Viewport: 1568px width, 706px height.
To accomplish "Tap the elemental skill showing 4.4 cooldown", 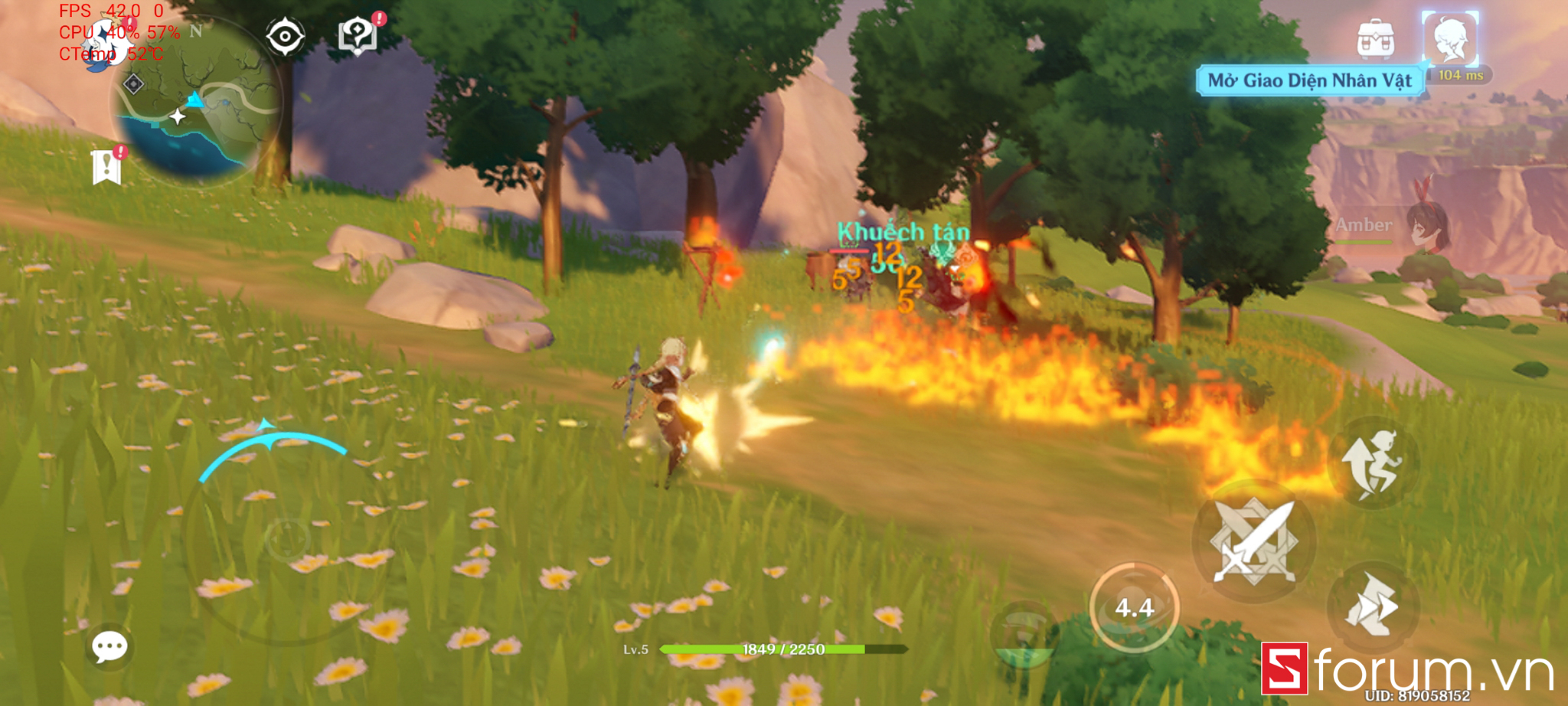I will [1134, 607].
